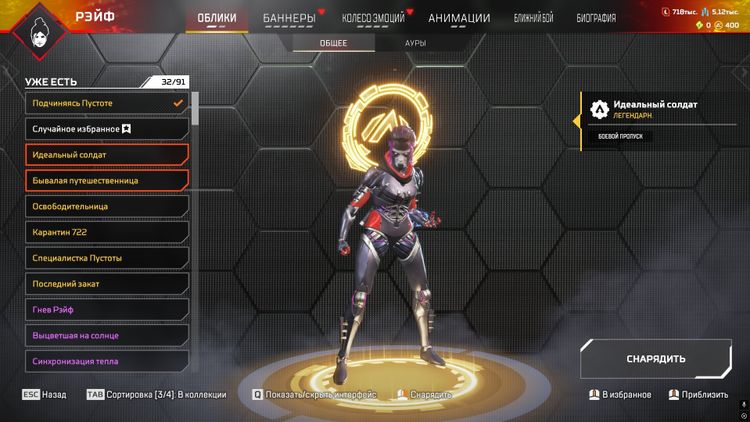The height and width of the screenshot is (422, 750).
Task: Choose Случайное избранное in the list
Action: pyautogui.click(x=107, y=129)
